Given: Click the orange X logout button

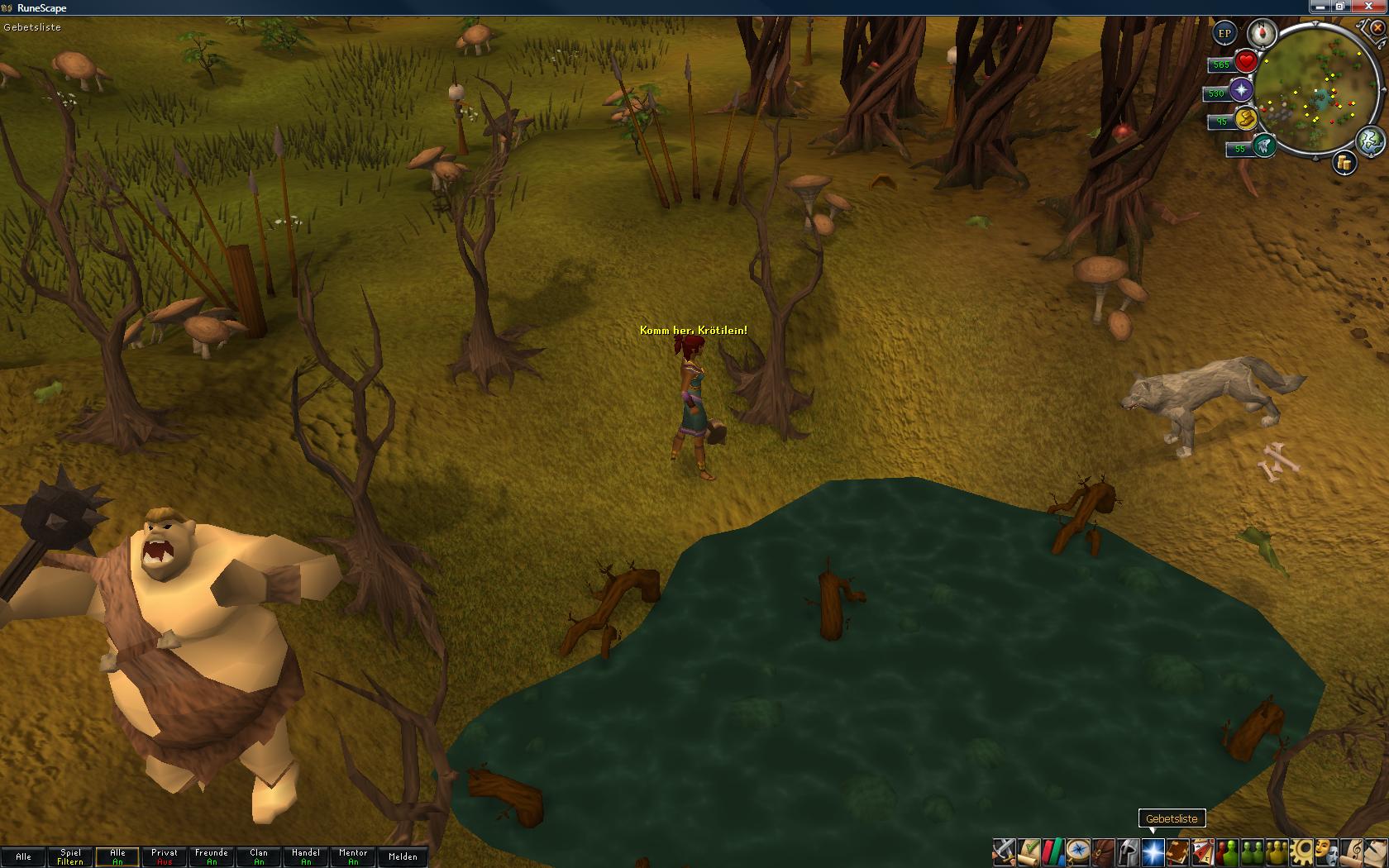Looking at the screenshot, I should 1377,28.
